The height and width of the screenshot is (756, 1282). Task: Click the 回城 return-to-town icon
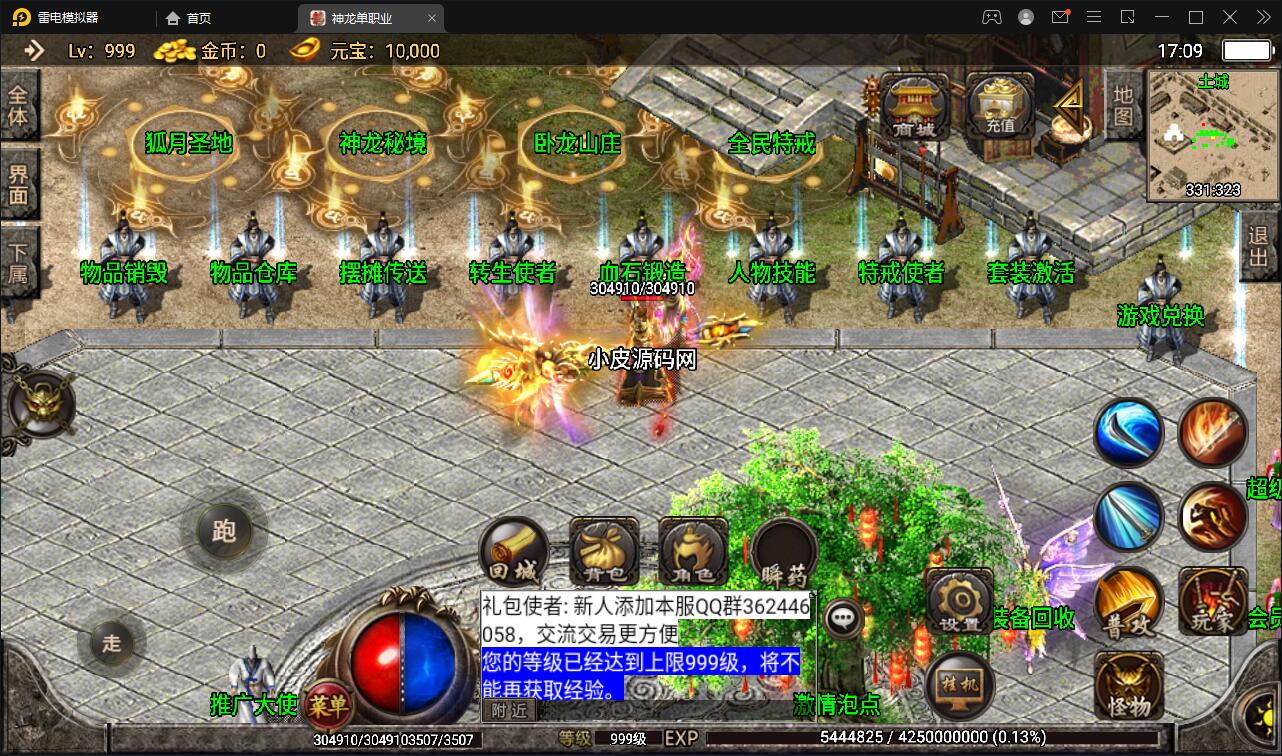point(514,549)
